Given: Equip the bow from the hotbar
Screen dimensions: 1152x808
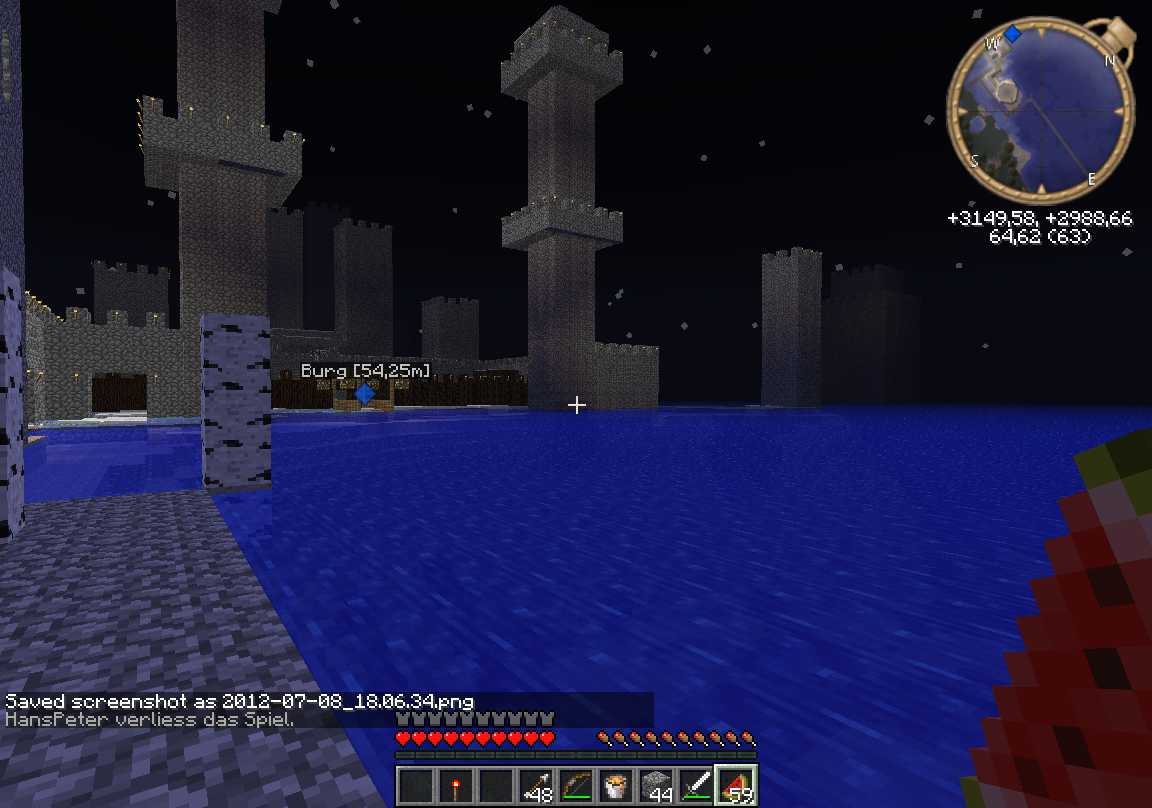Looking at the screenshot, I should coord(576,785).
